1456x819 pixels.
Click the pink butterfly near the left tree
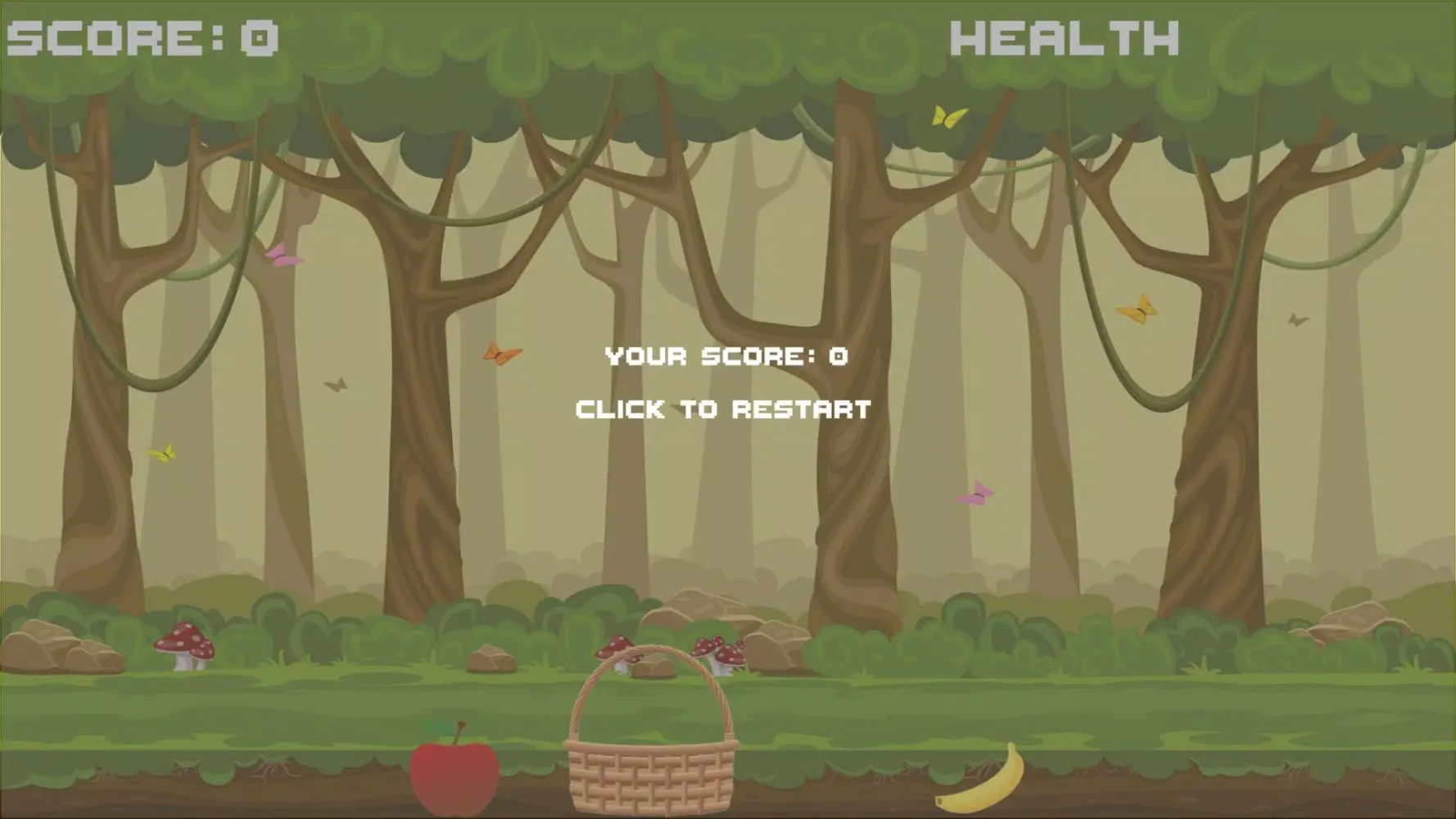(281, 258)
